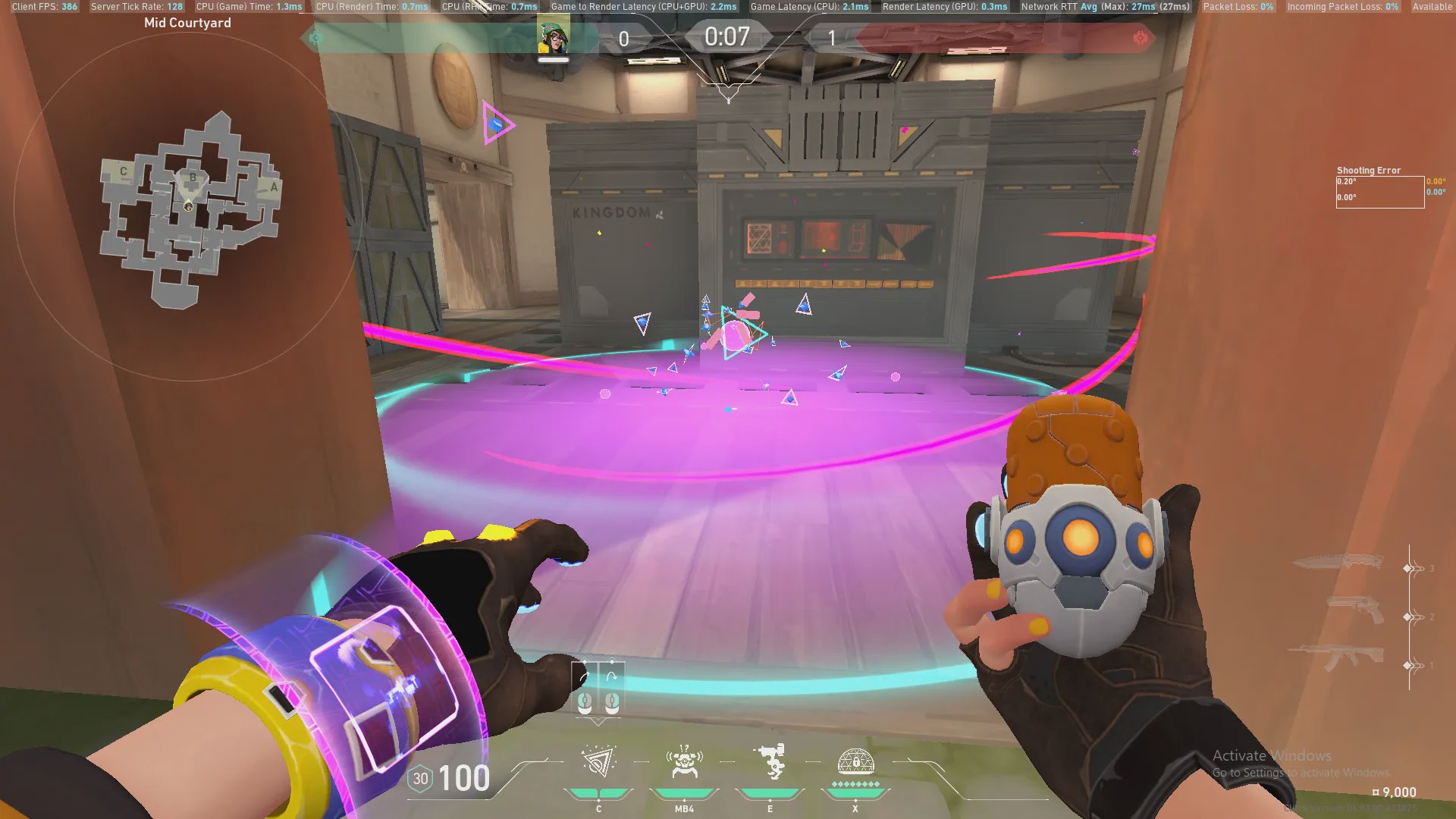Select the knife in the weapon list
1456x819 pixels.
coord(1337,563)
